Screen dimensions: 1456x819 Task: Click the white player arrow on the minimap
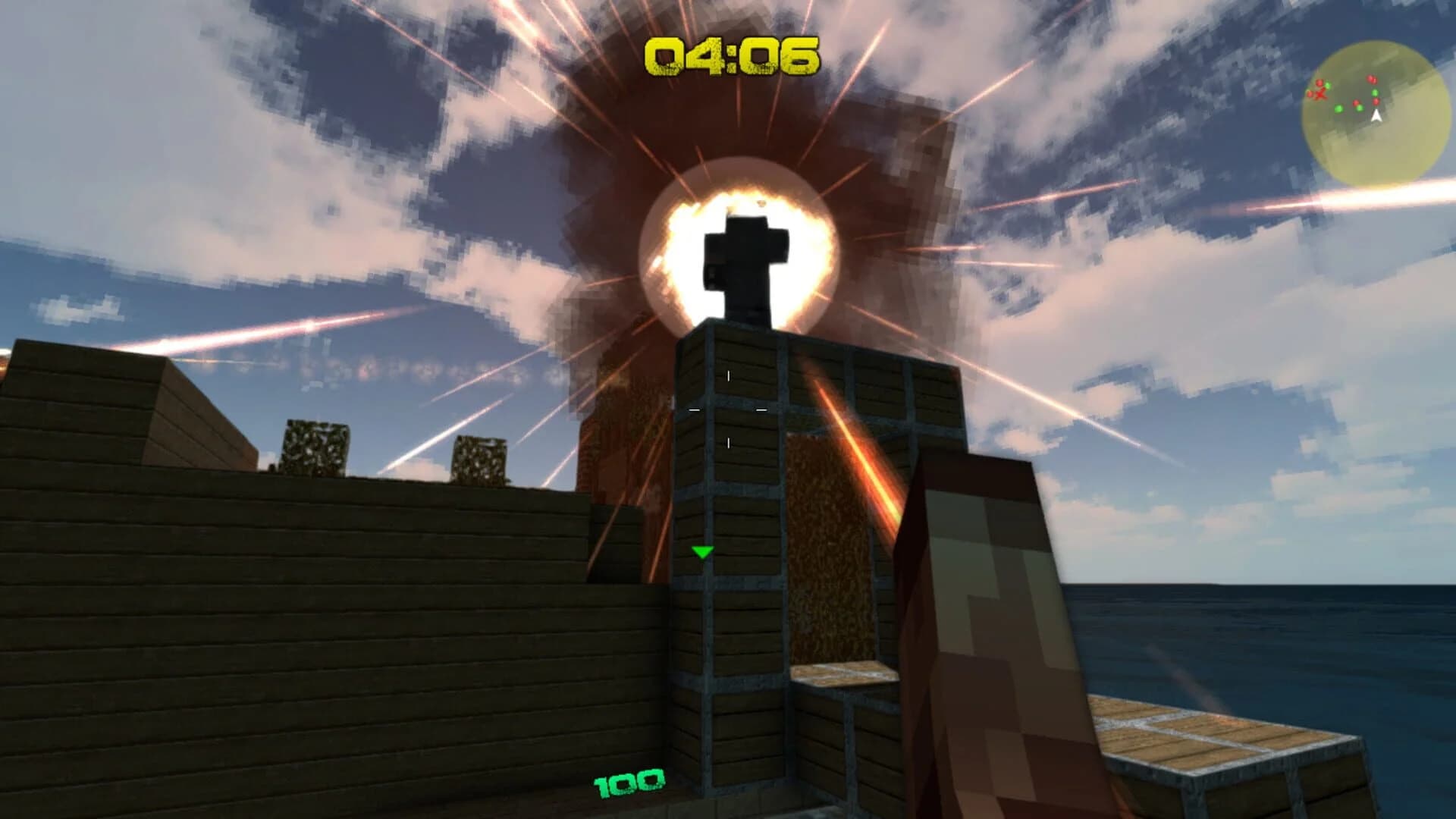click(1376, 115)
